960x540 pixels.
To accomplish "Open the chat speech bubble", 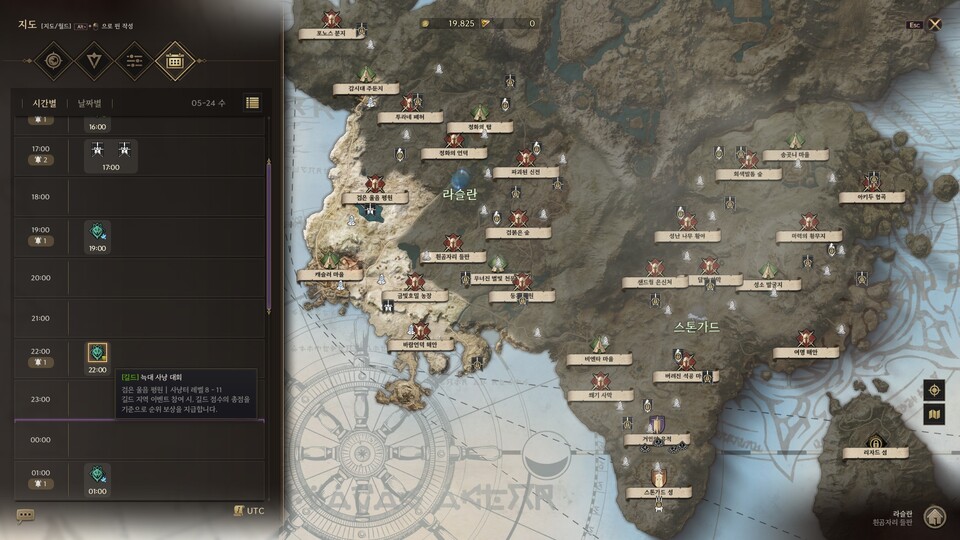I will pyautogui.click(x=25, y=515).
